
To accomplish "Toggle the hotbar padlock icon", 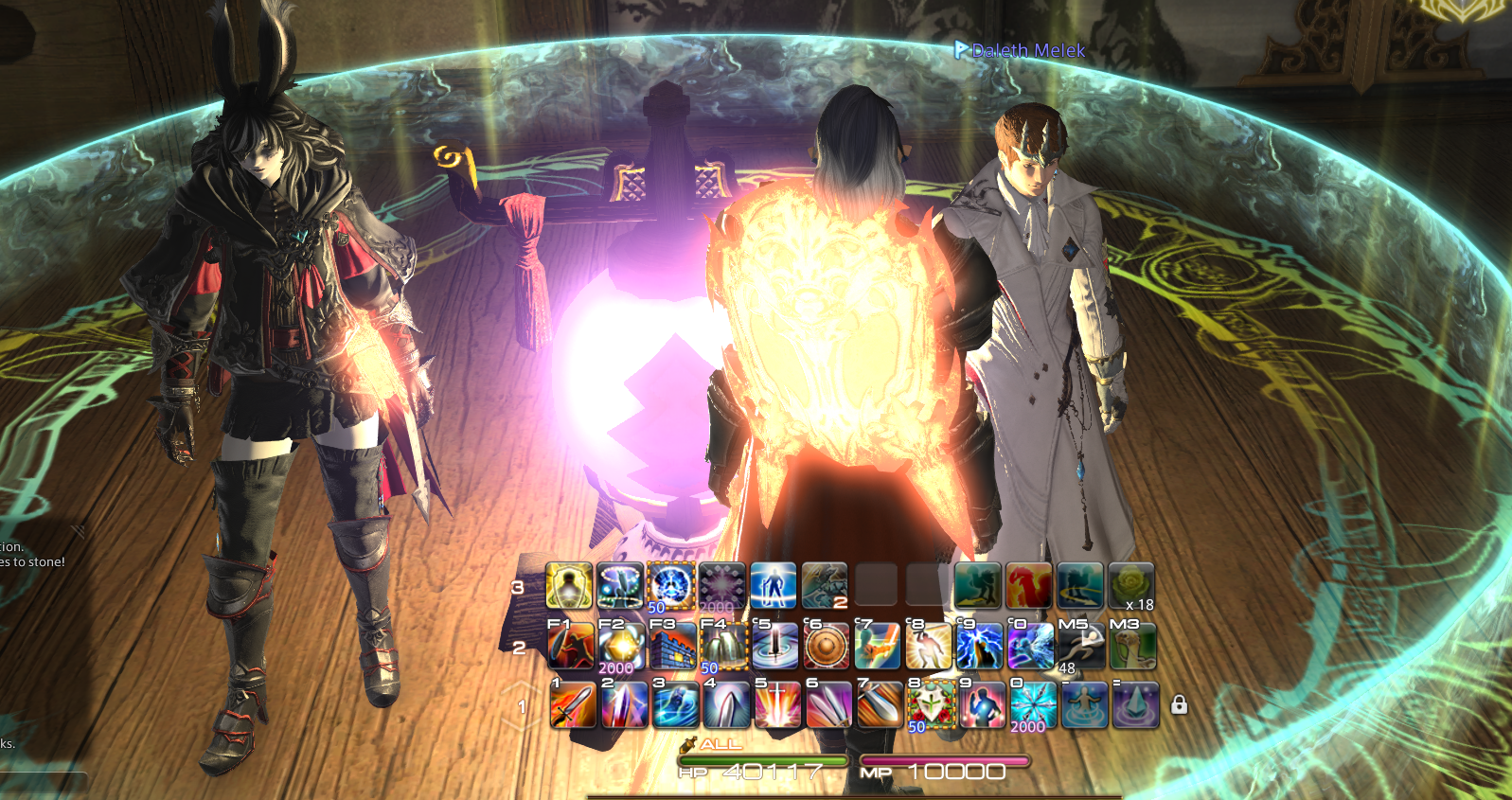I will pyautogui.click(x=1179, y=705).
